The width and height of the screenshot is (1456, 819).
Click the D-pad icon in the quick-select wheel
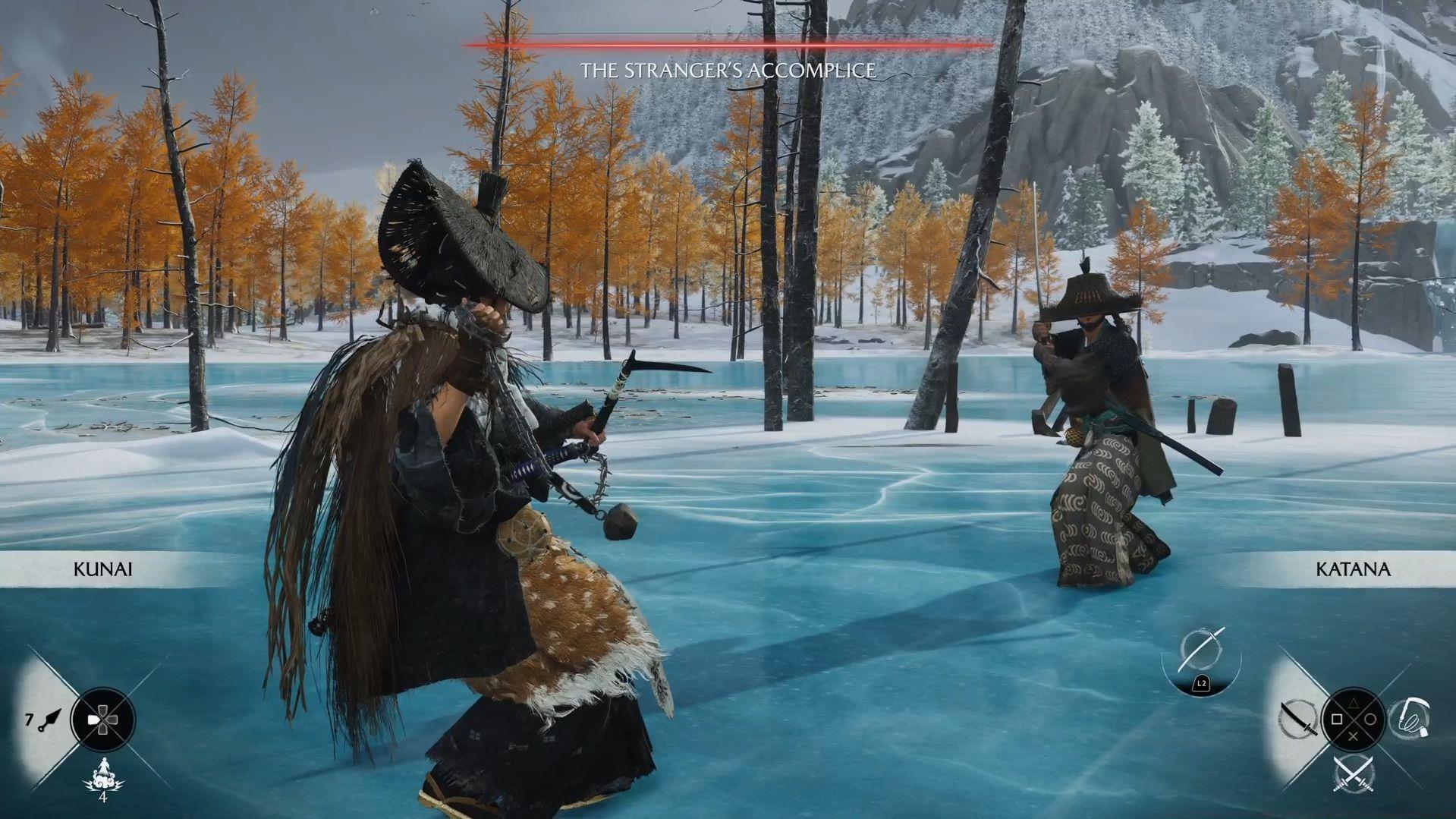click(103, 720)
